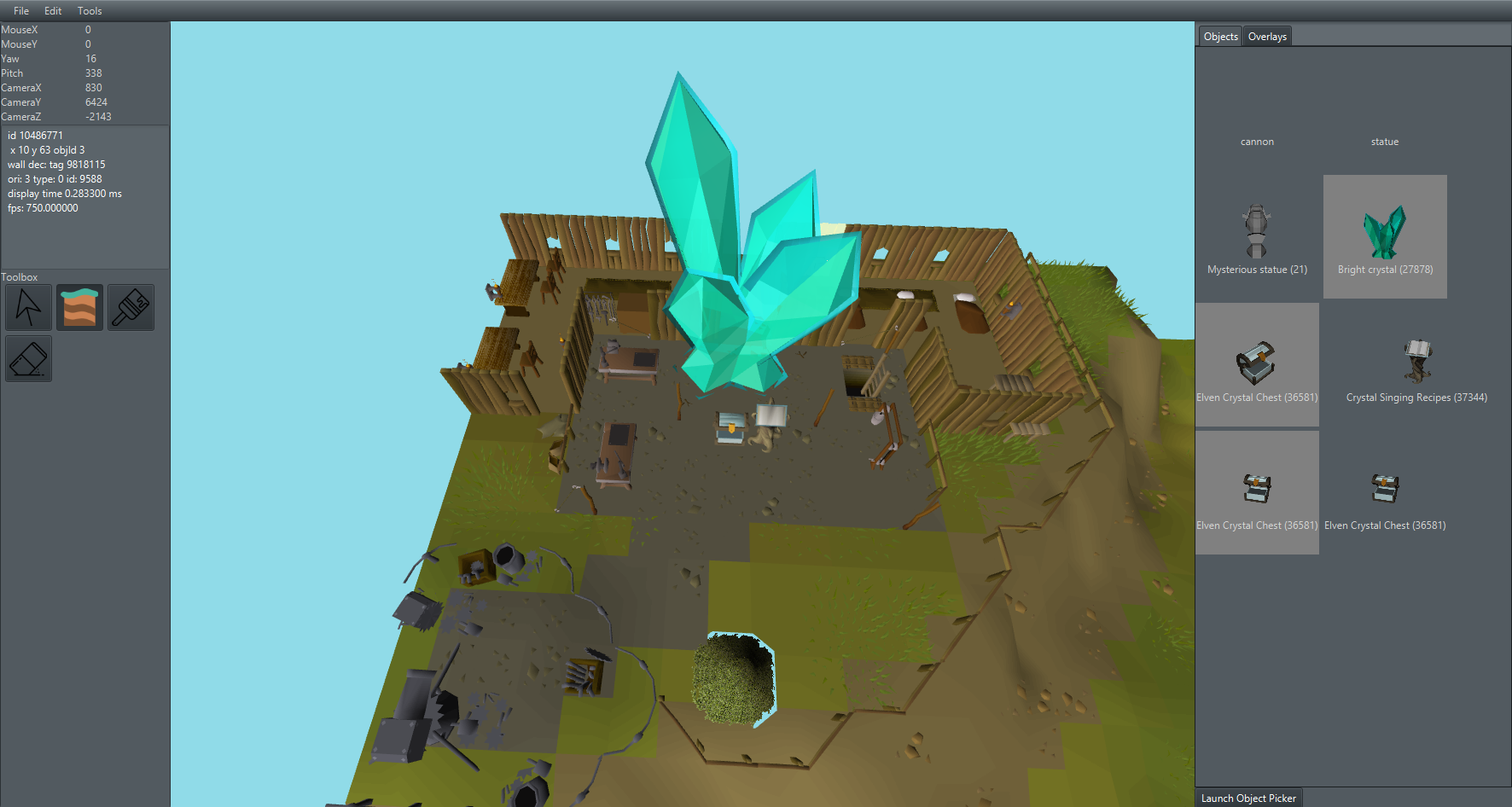This screenshot has height=807, width=1512.
Task: Switch to the Overlays tab
Action: (x=1267, y=36)
